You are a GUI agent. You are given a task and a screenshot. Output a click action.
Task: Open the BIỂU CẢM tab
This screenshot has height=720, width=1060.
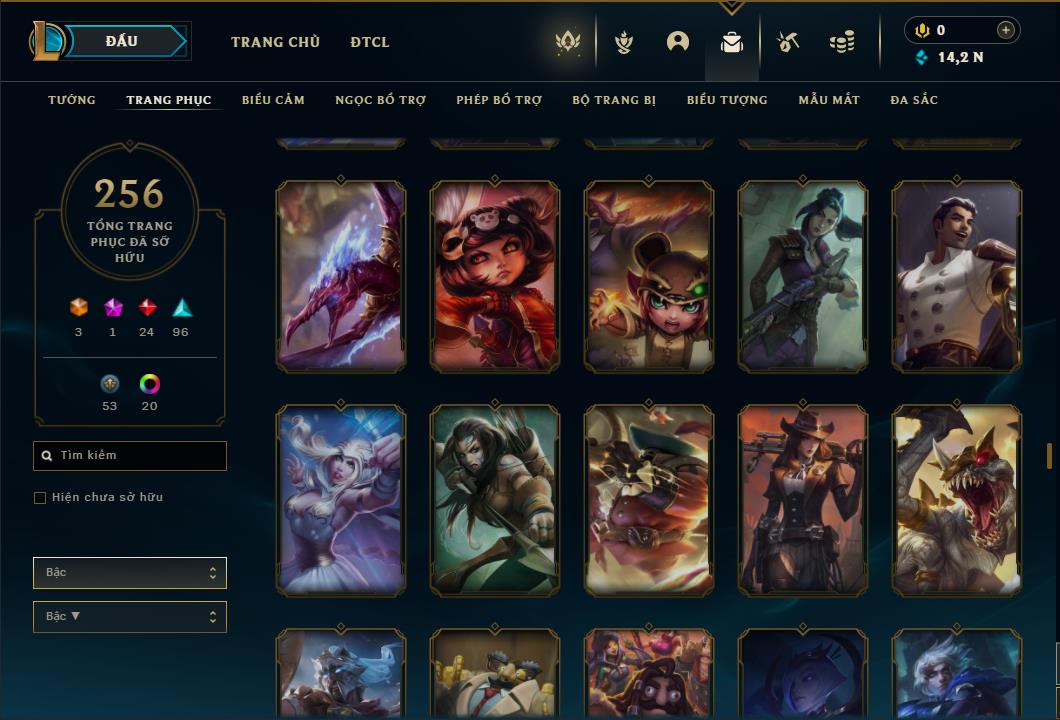[x=273, y=100]
